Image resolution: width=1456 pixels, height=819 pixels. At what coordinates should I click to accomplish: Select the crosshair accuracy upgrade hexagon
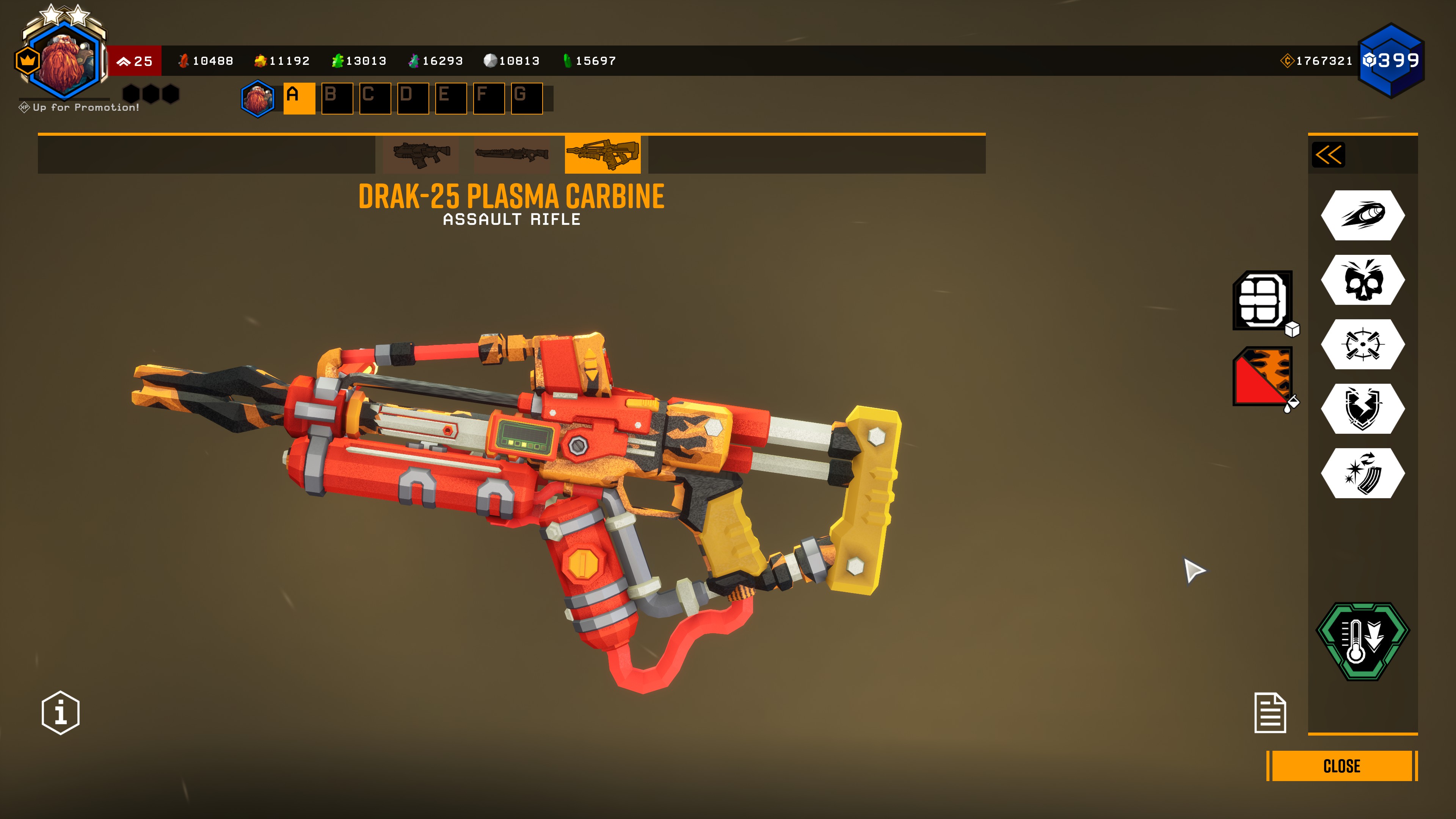pos(1363,344)
